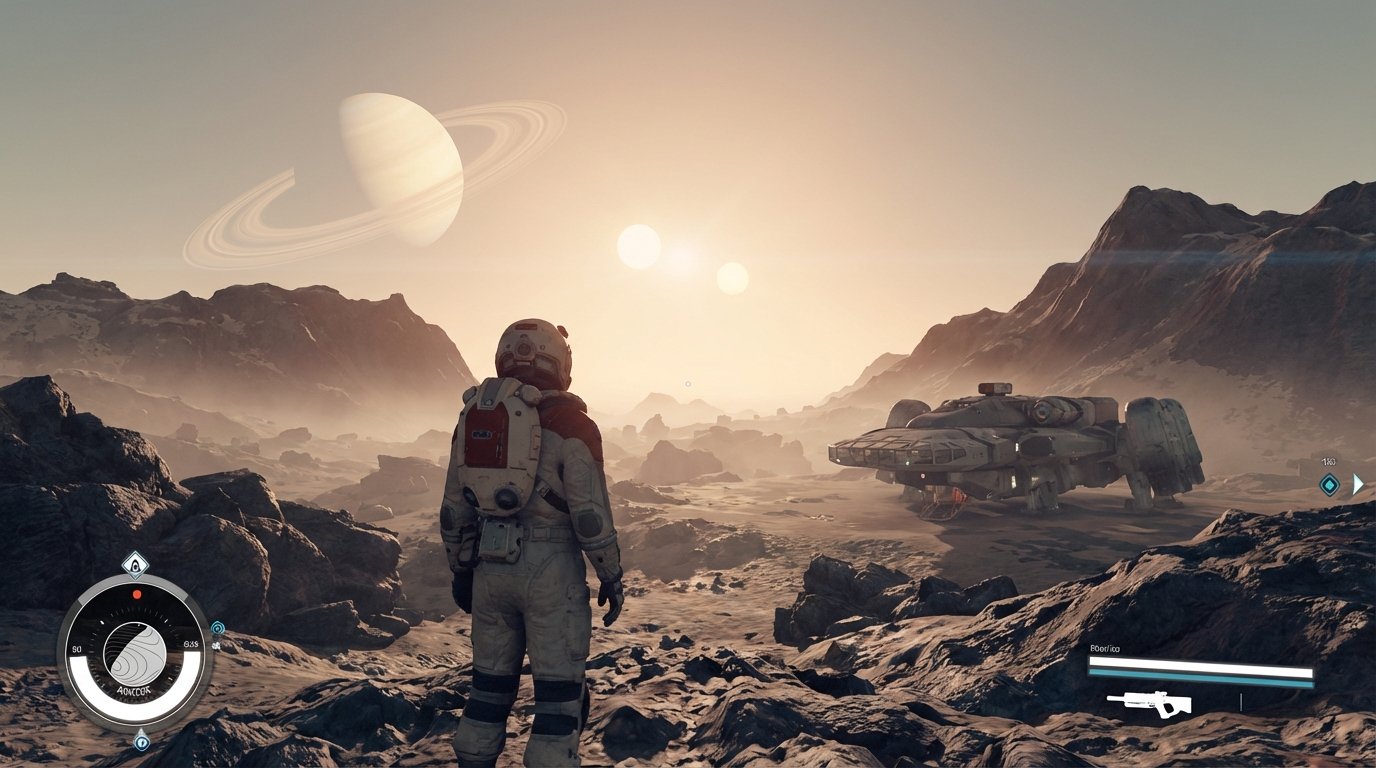Click the 180 distance counter above the quest marker
Image resolution: width=1376 pixels, height=768 pixels.
pos(1328,462)
